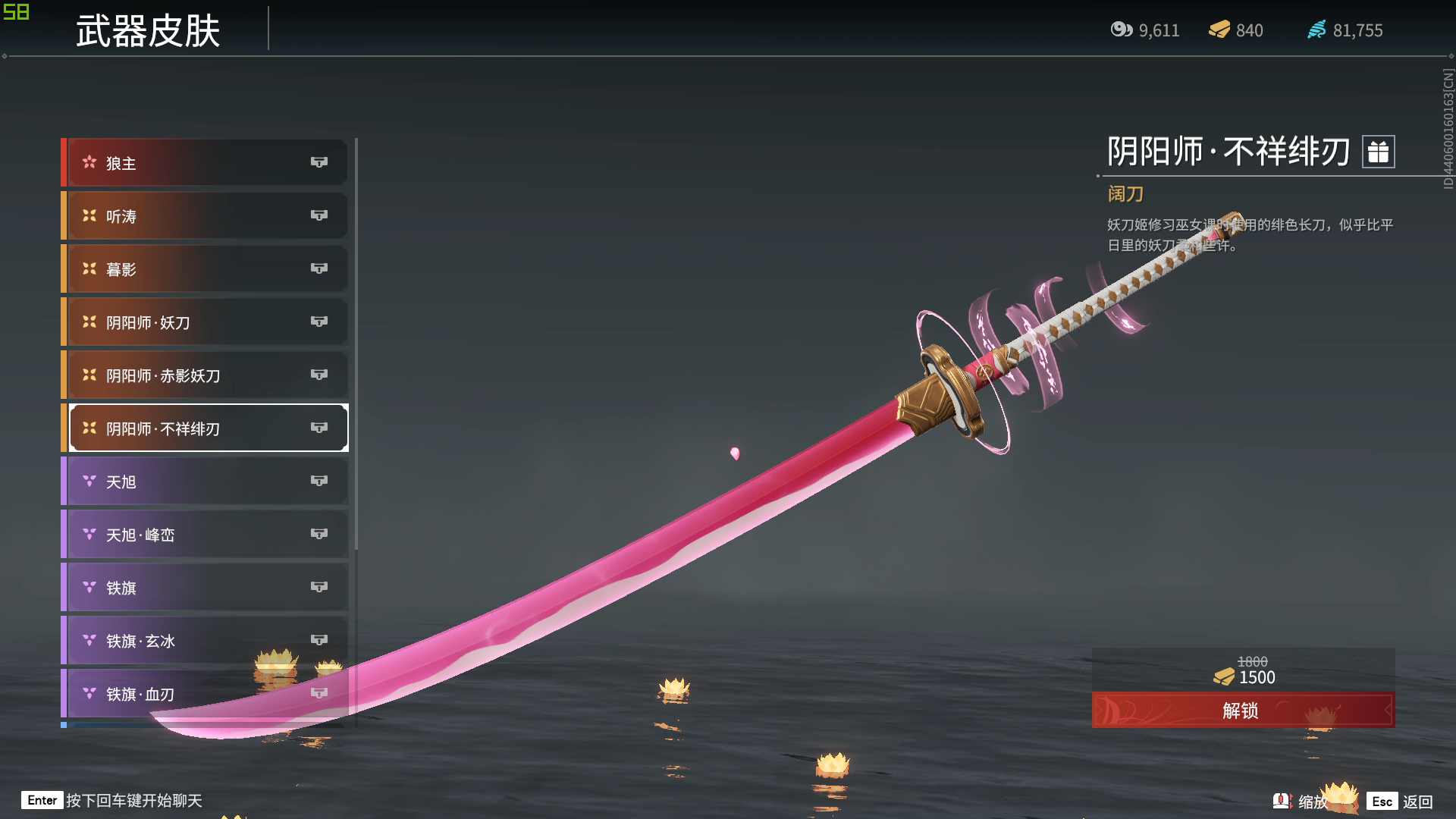Select the 暮影 skin from the list
The width and height of the screenshot is (1456, 819).
coord(206,269)
